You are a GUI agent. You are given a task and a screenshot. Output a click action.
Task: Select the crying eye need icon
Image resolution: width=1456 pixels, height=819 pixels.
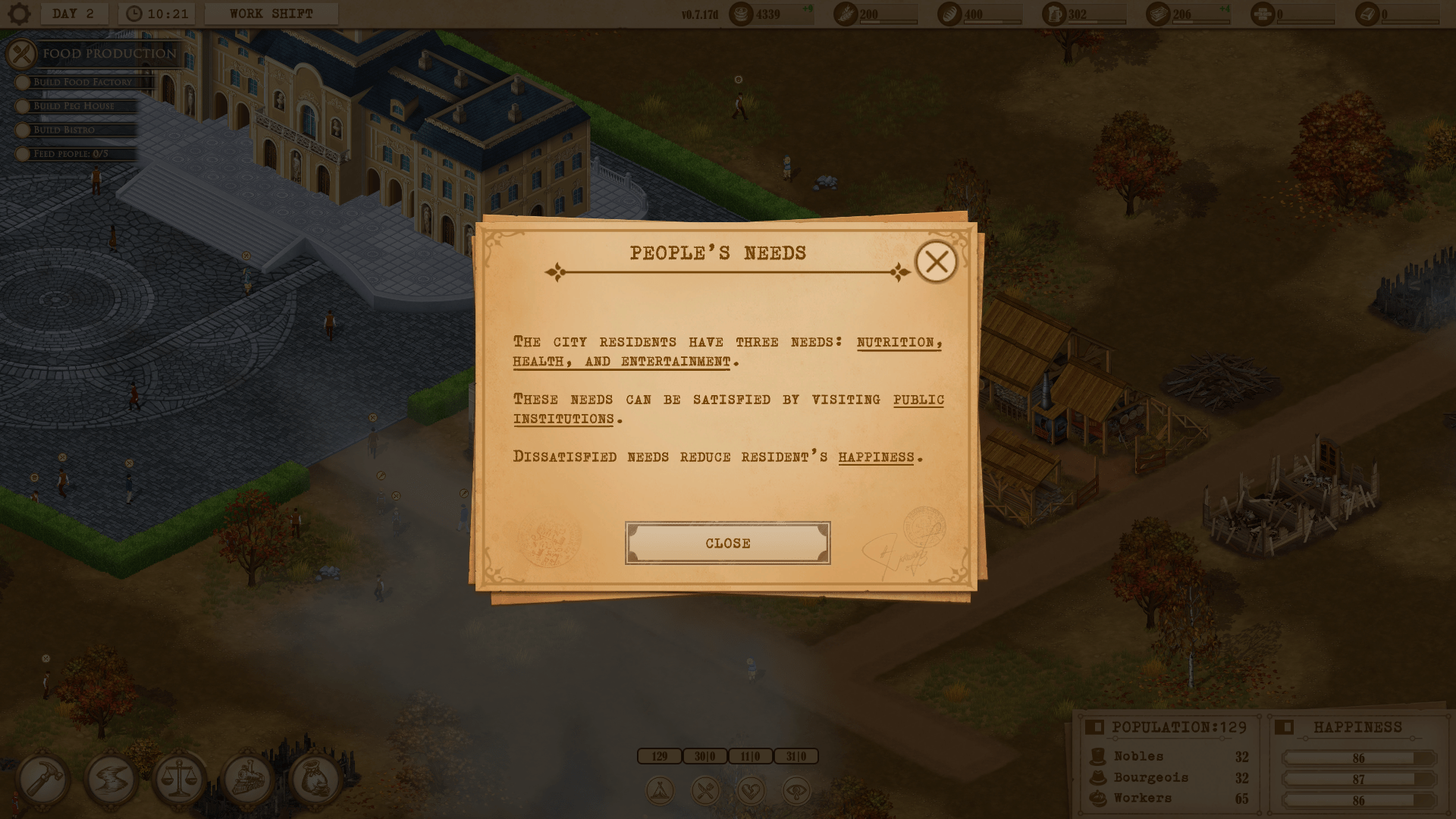coord(796,791)
